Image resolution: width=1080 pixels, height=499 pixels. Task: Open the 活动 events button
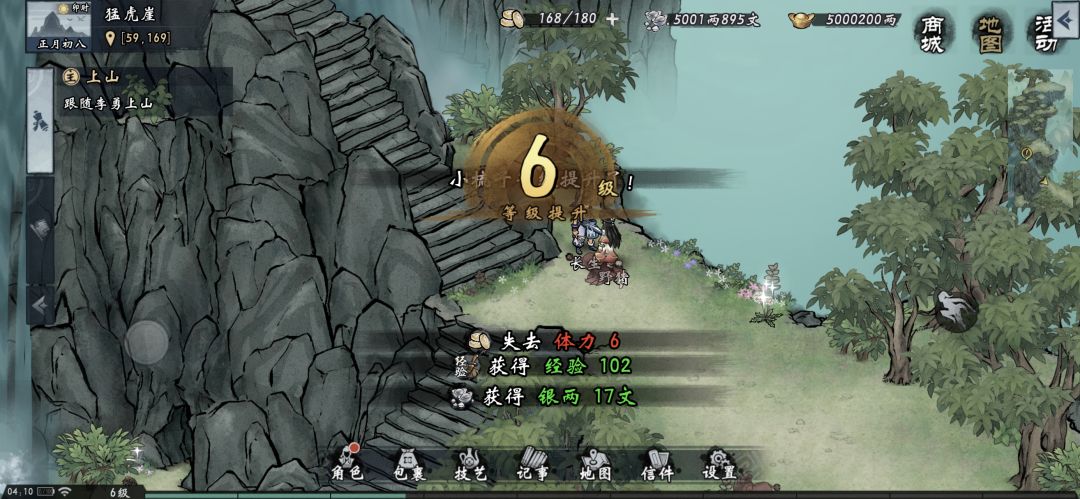[x=1048, y=32]
